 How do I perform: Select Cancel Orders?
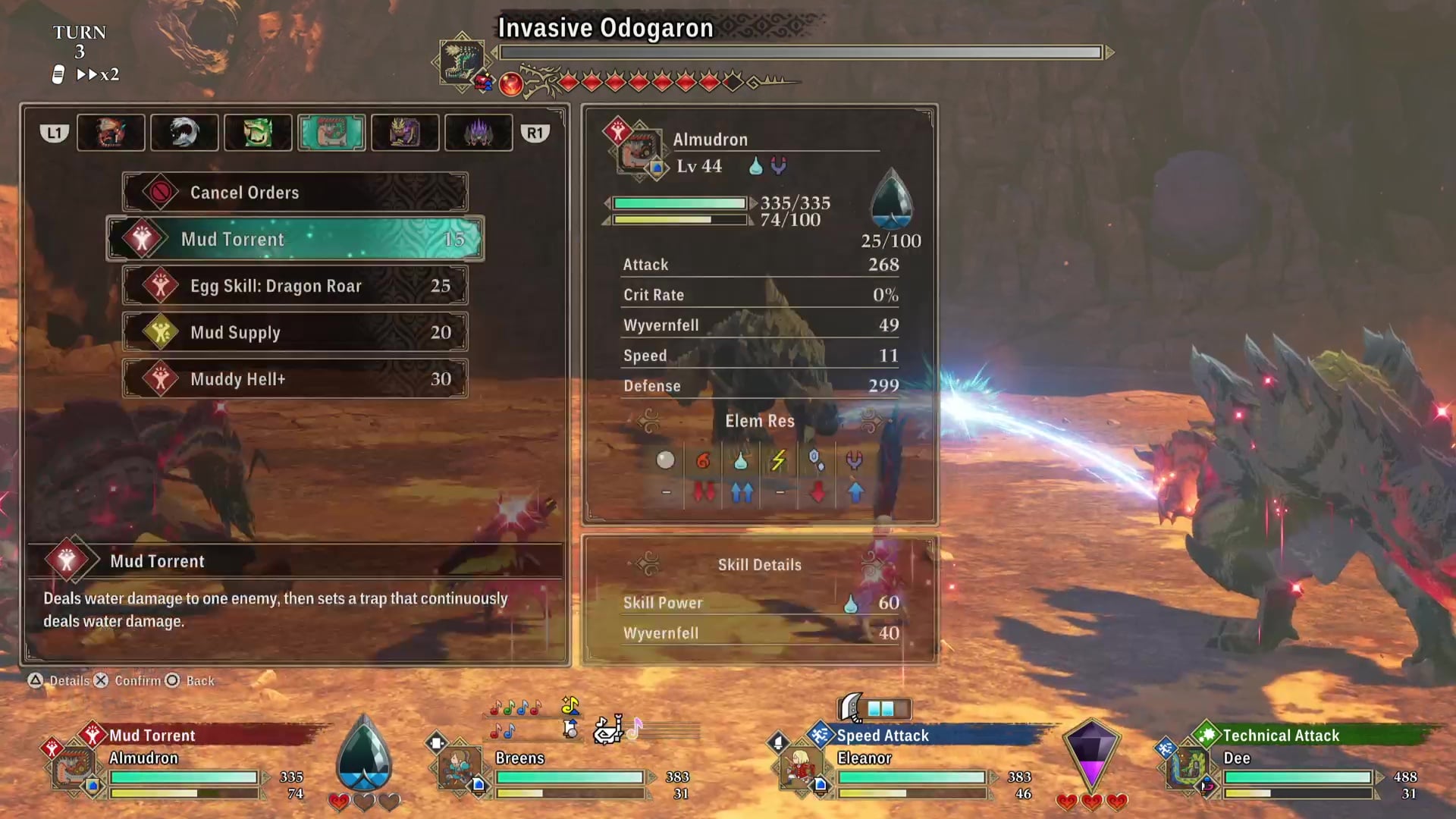(295, 193)
